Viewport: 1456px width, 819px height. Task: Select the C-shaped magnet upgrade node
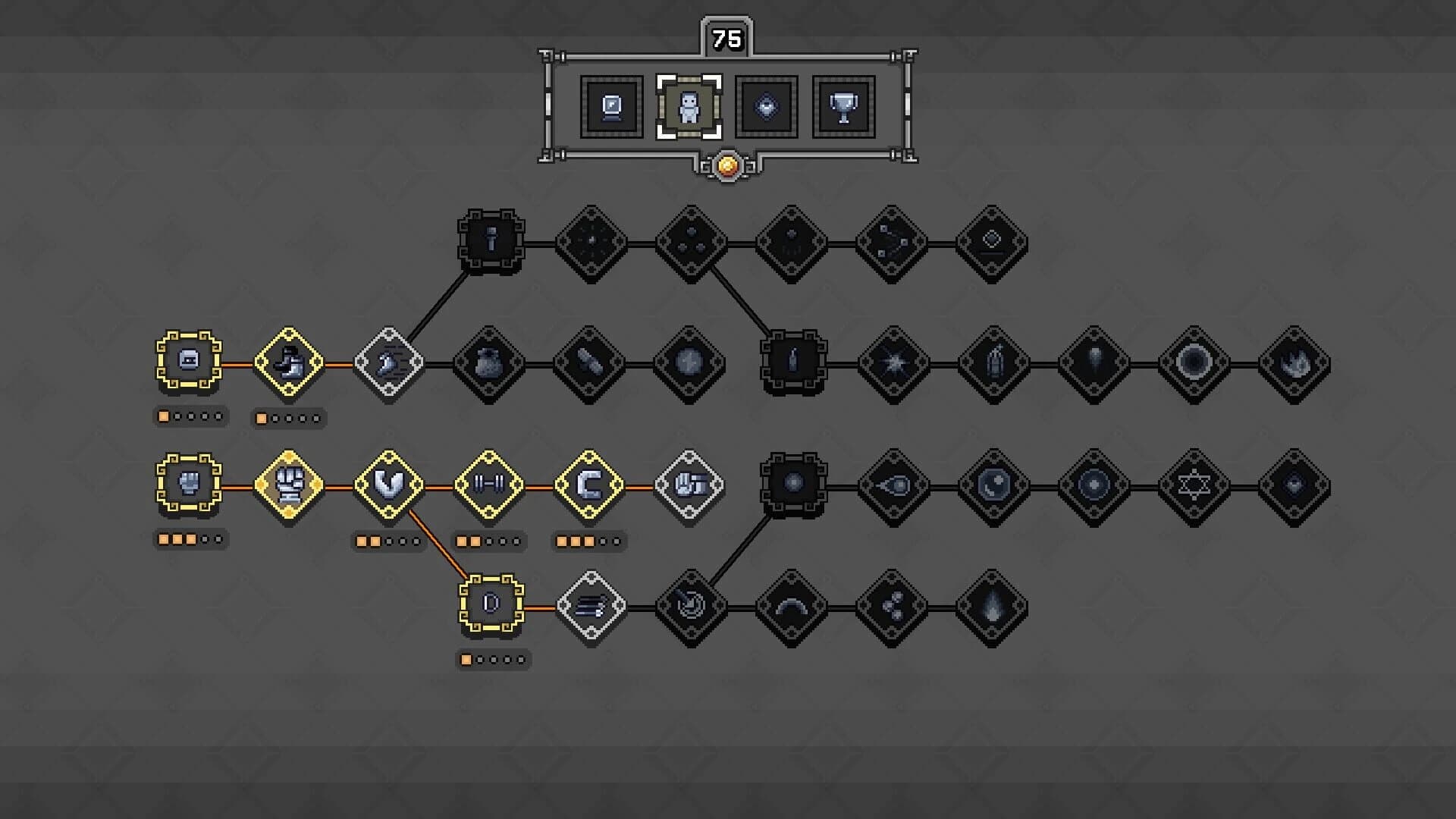click(x=590, y=485)
